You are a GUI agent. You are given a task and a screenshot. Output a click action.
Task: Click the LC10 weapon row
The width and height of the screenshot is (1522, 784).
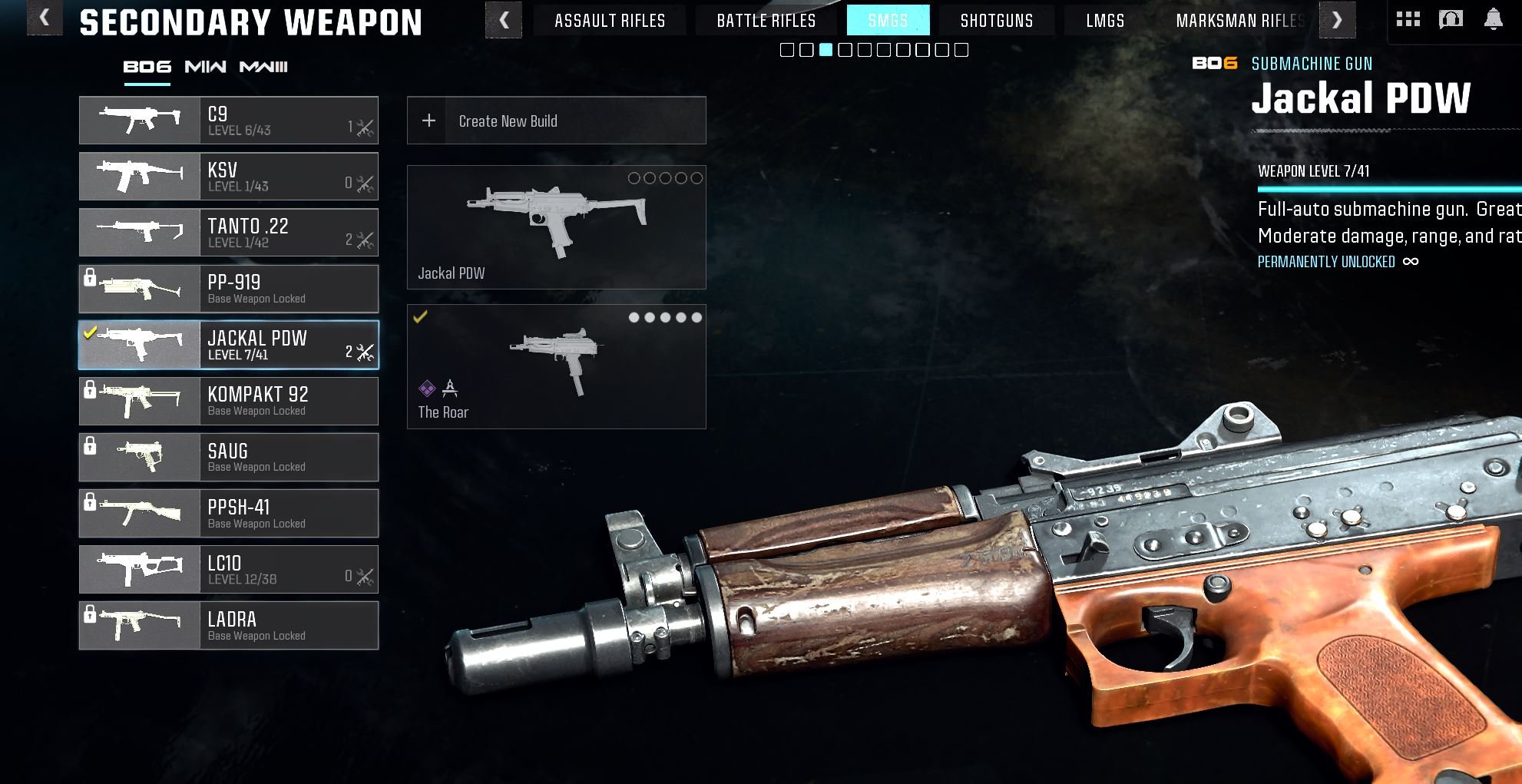(x=229, y=570)
